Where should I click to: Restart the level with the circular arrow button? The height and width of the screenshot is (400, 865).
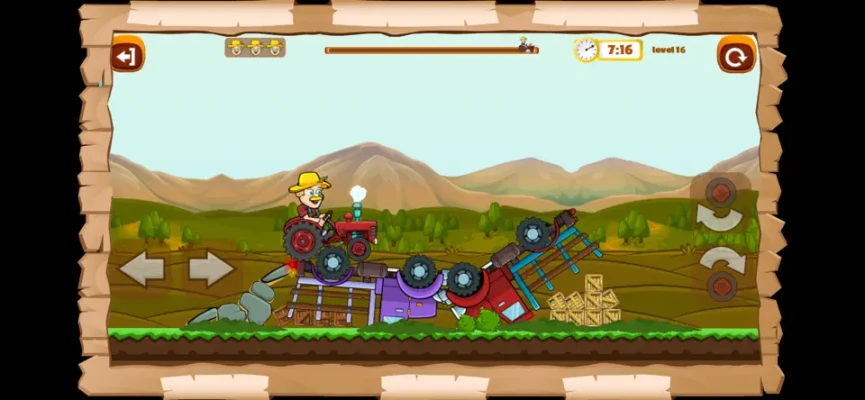click(x=736, y=55)
